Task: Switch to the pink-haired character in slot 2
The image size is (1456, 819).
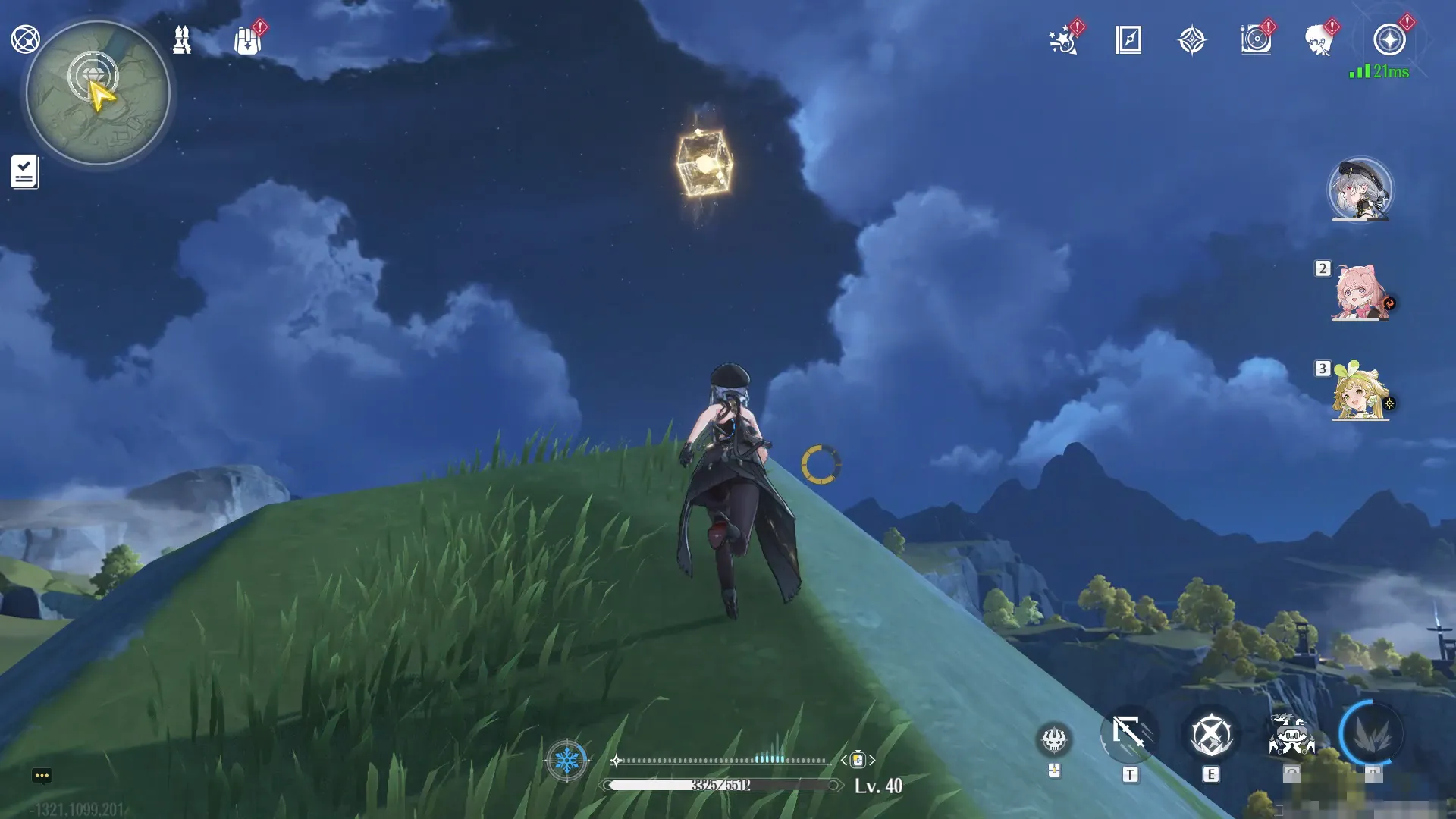Action: [1360, 293]
